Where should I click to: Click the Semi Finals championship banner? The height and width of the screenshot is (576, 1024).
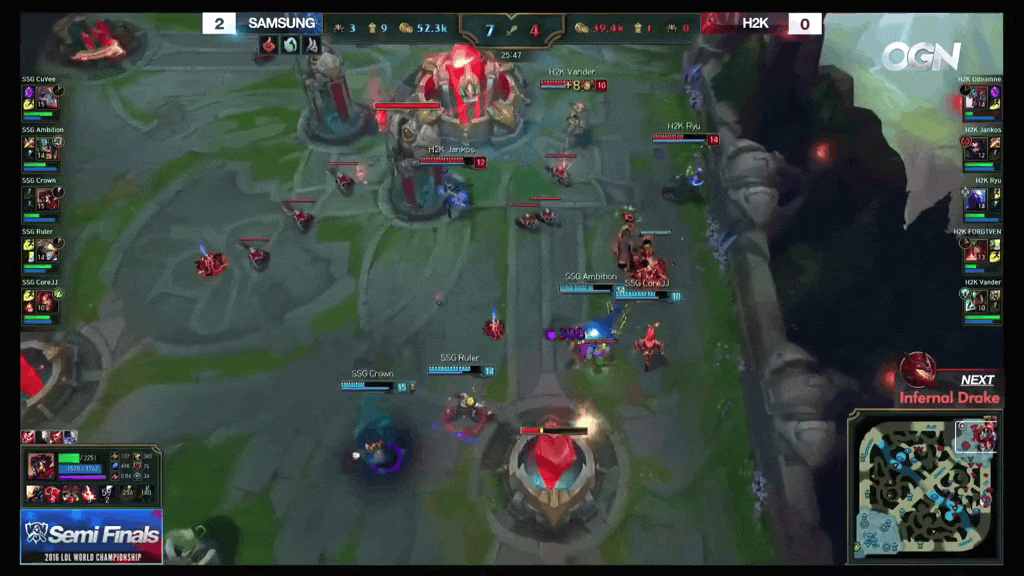pyautogui.click(x=91, y=536)
